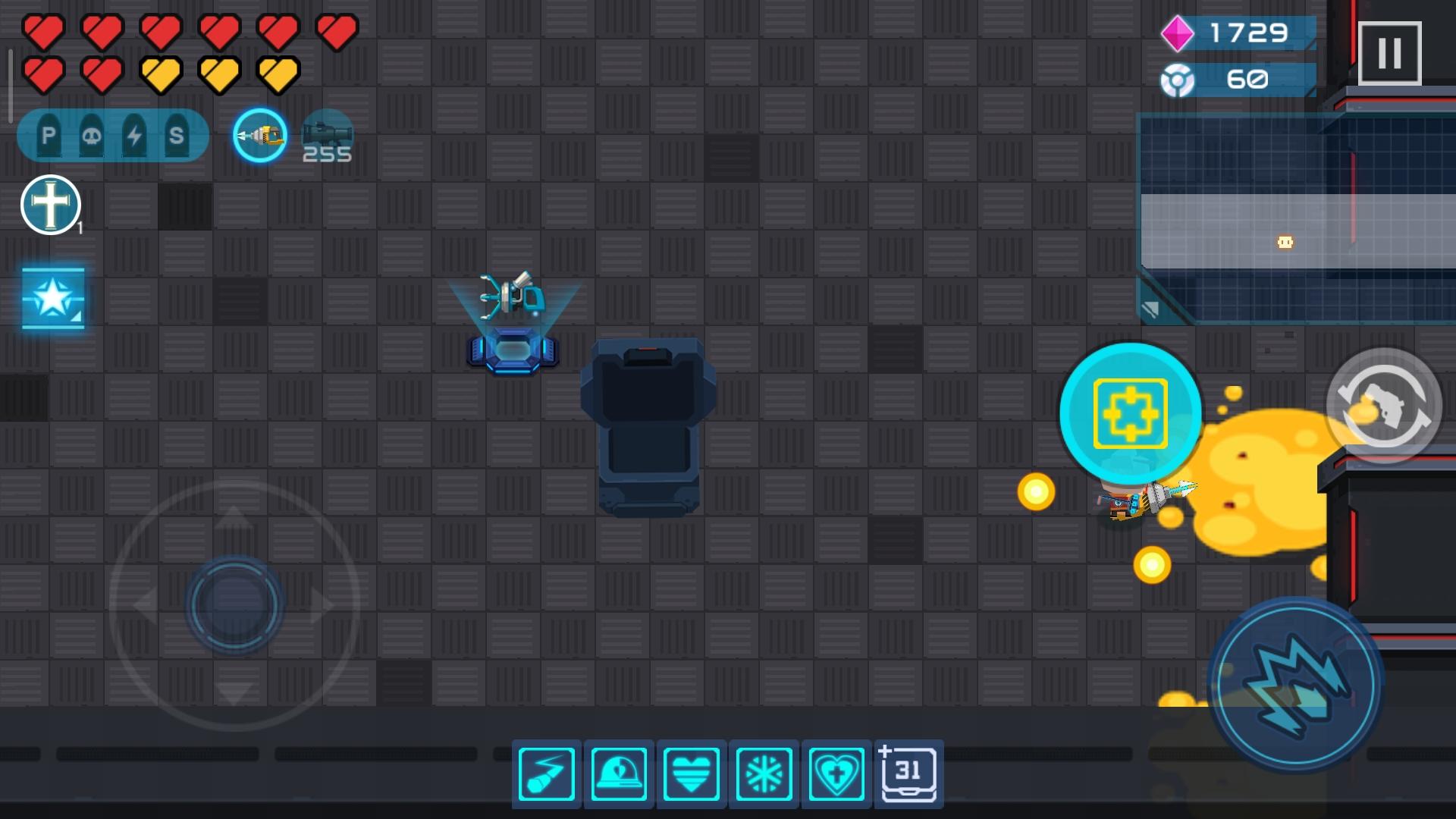1456x819 pixels.
Task: Activate the revive cross item
Action: [x=50, y=204]
